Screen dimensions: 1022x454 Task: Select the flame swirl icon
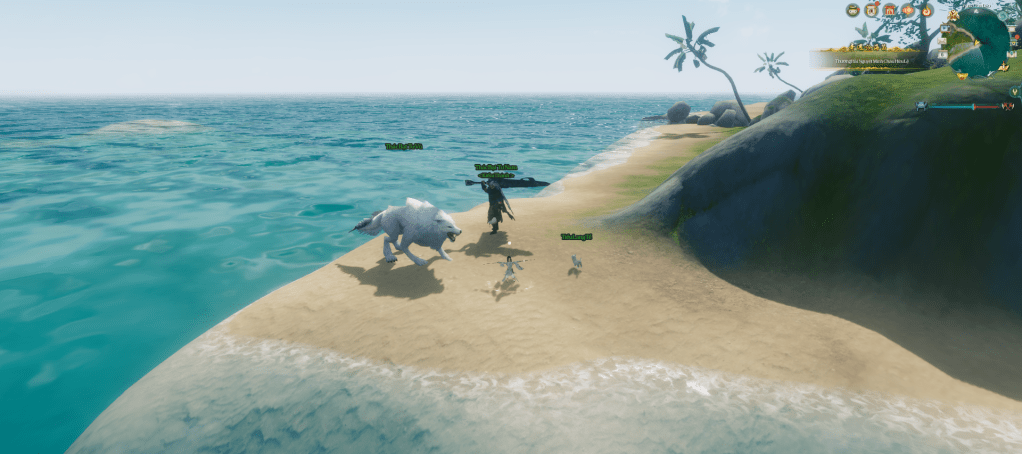927,10
